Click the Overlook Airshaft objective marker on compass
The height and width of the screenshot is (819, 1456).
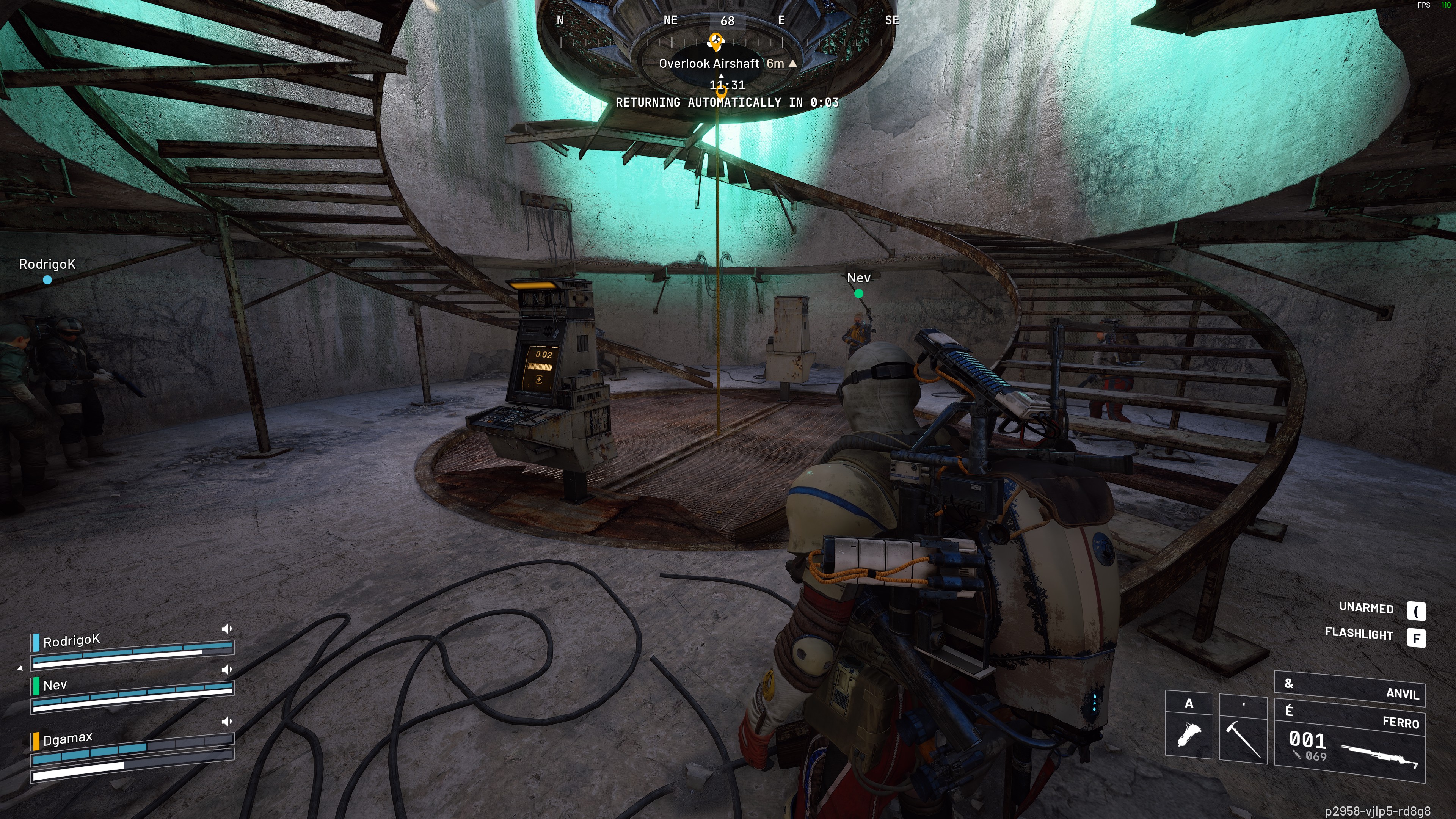(716, 41)
